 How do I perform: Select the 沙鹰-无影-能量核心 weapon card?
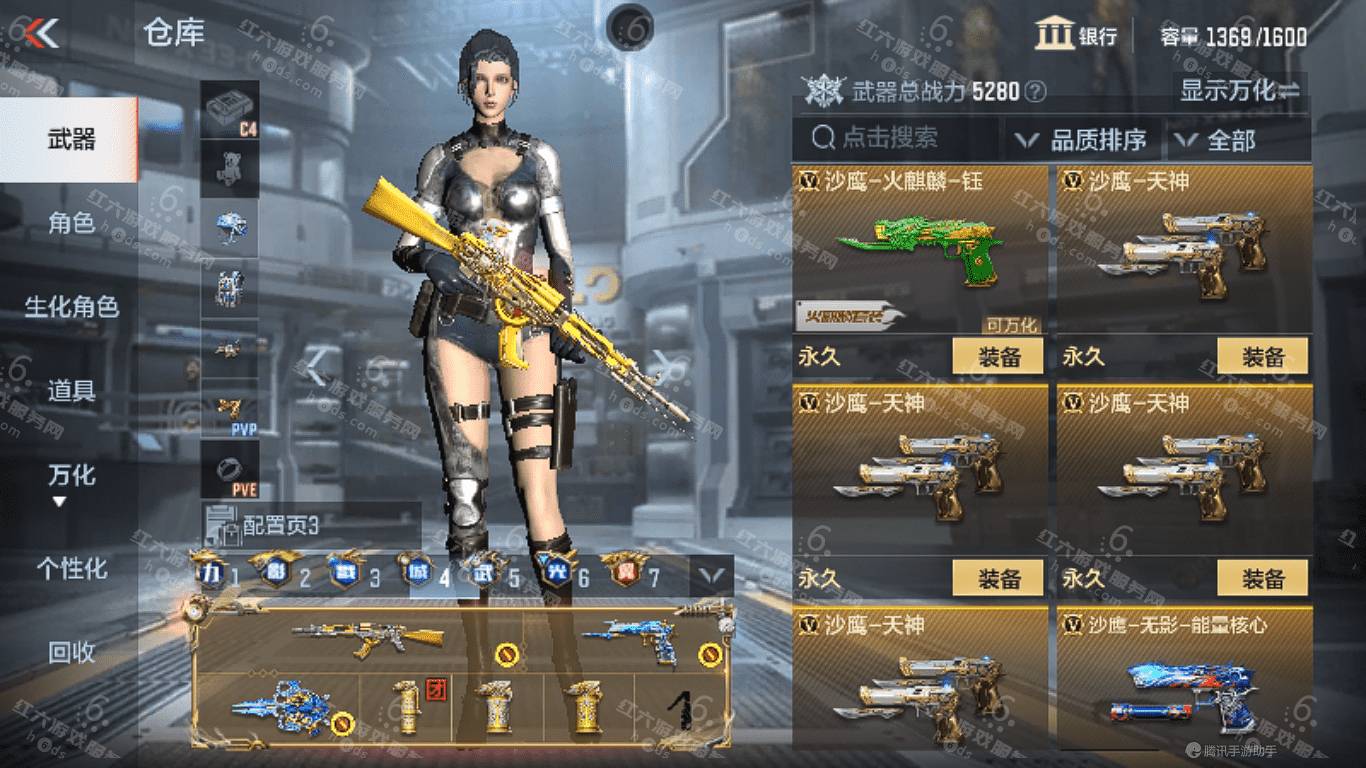tap(1184, 680)
